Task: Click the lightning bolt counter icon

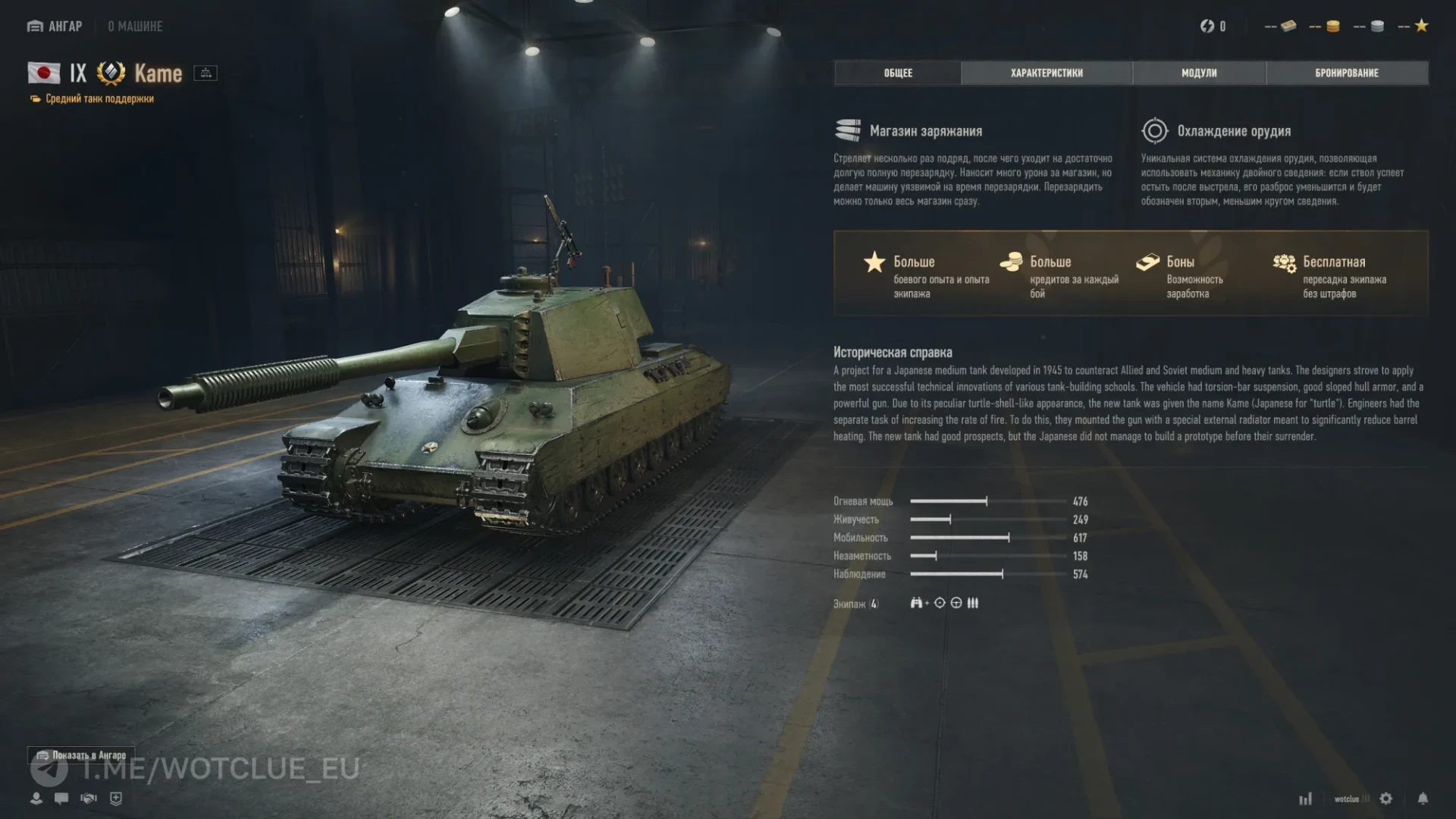Action: click(x=1207, y=27)
